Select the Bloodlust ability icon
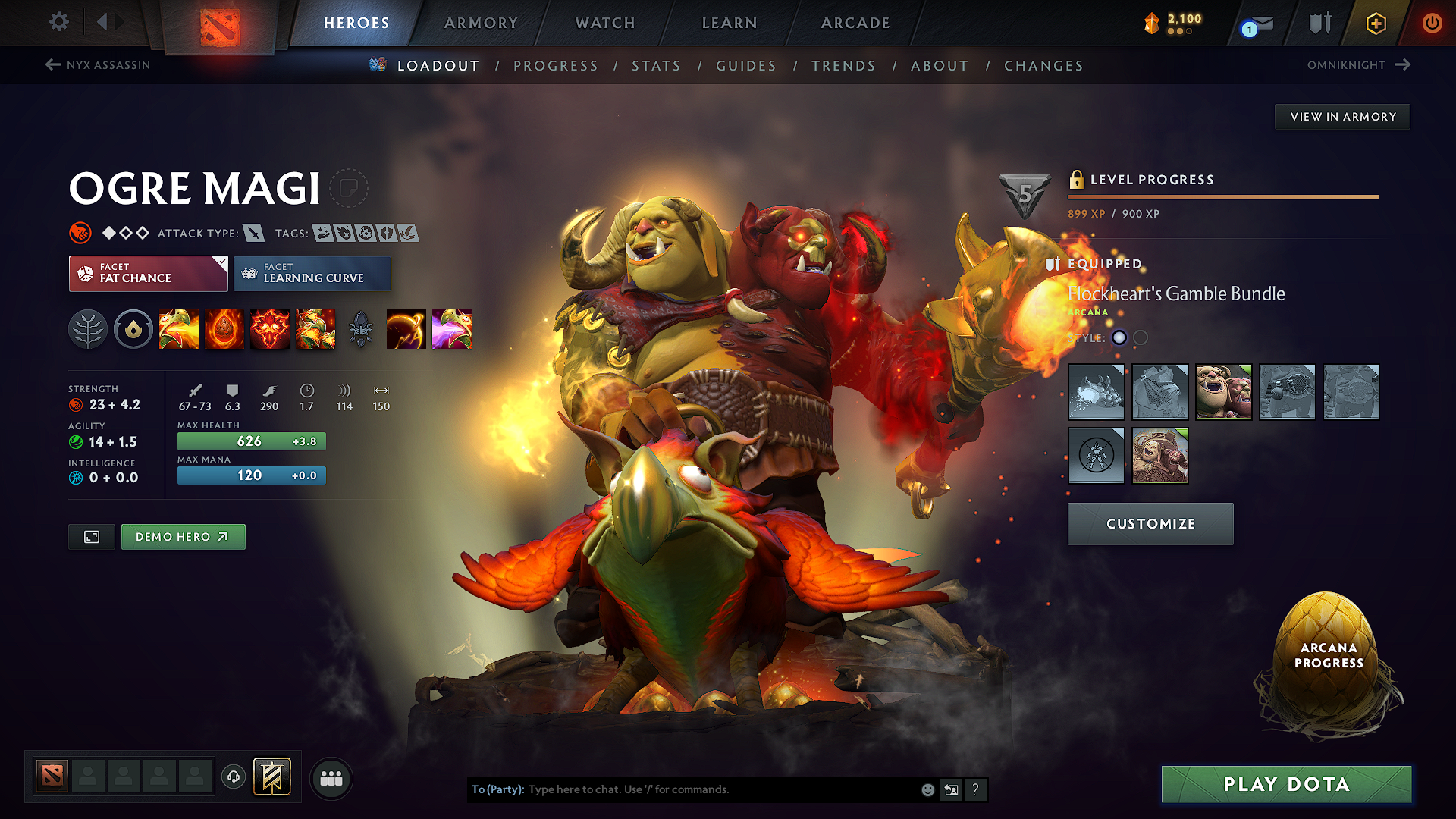 tap(270, 329)
